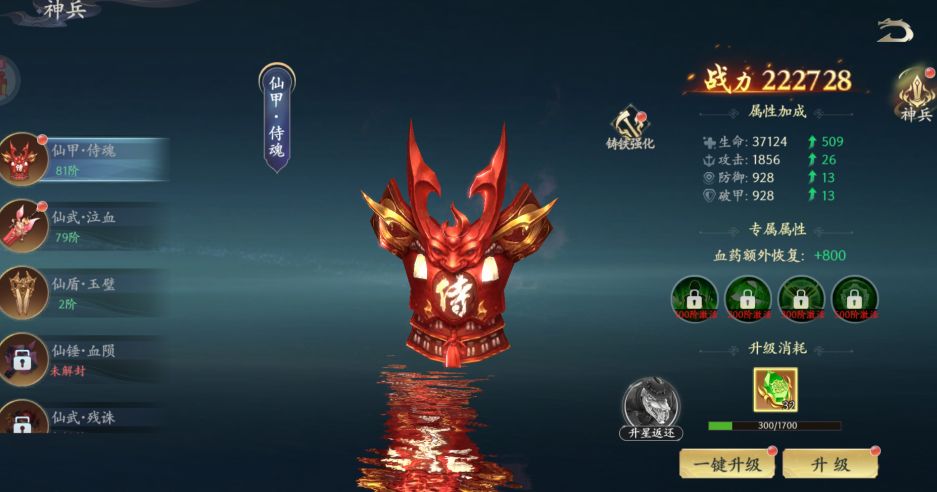Go back with the return arrow

point(894,32)
